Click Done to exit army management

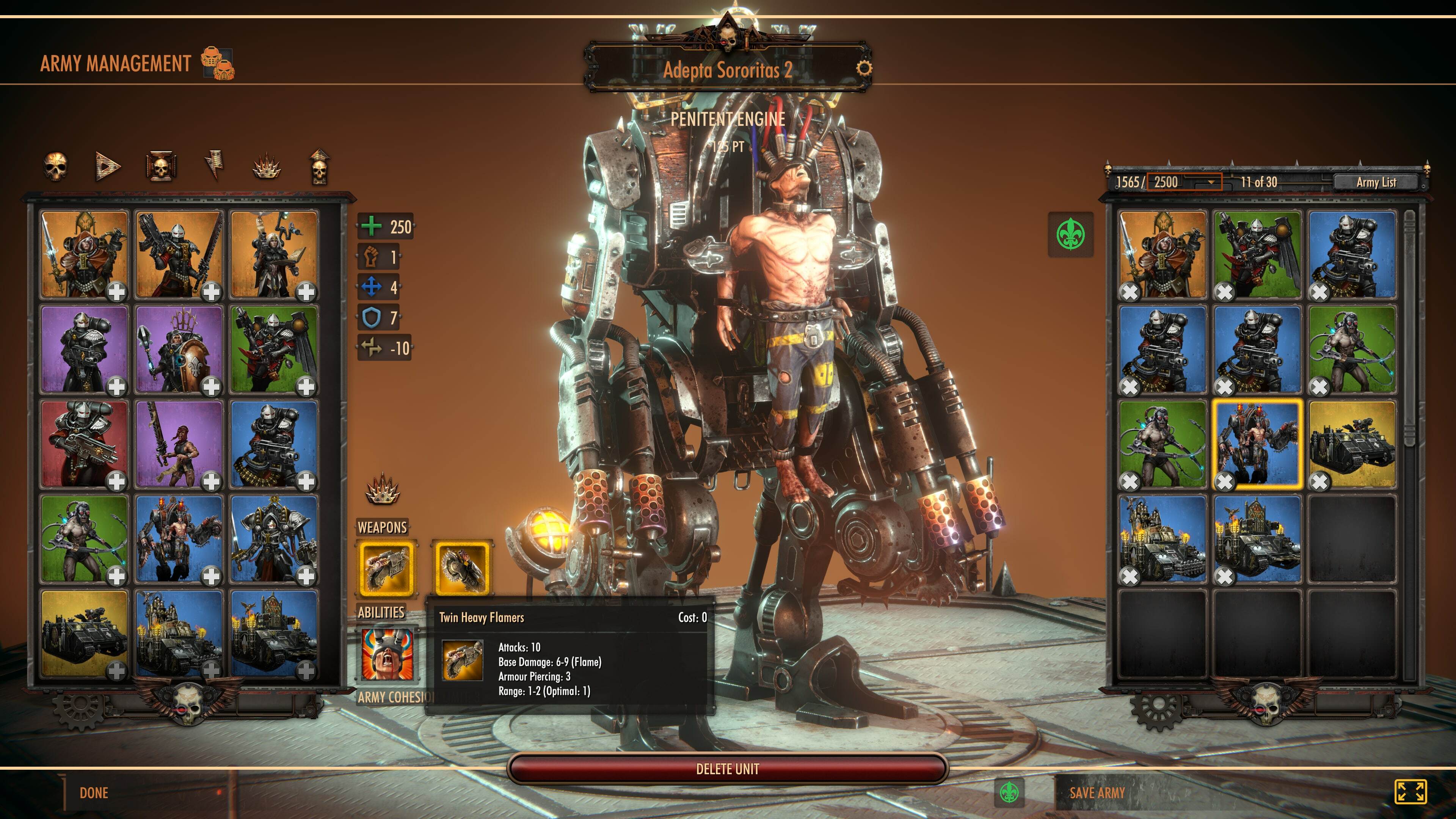pos(94,792)
